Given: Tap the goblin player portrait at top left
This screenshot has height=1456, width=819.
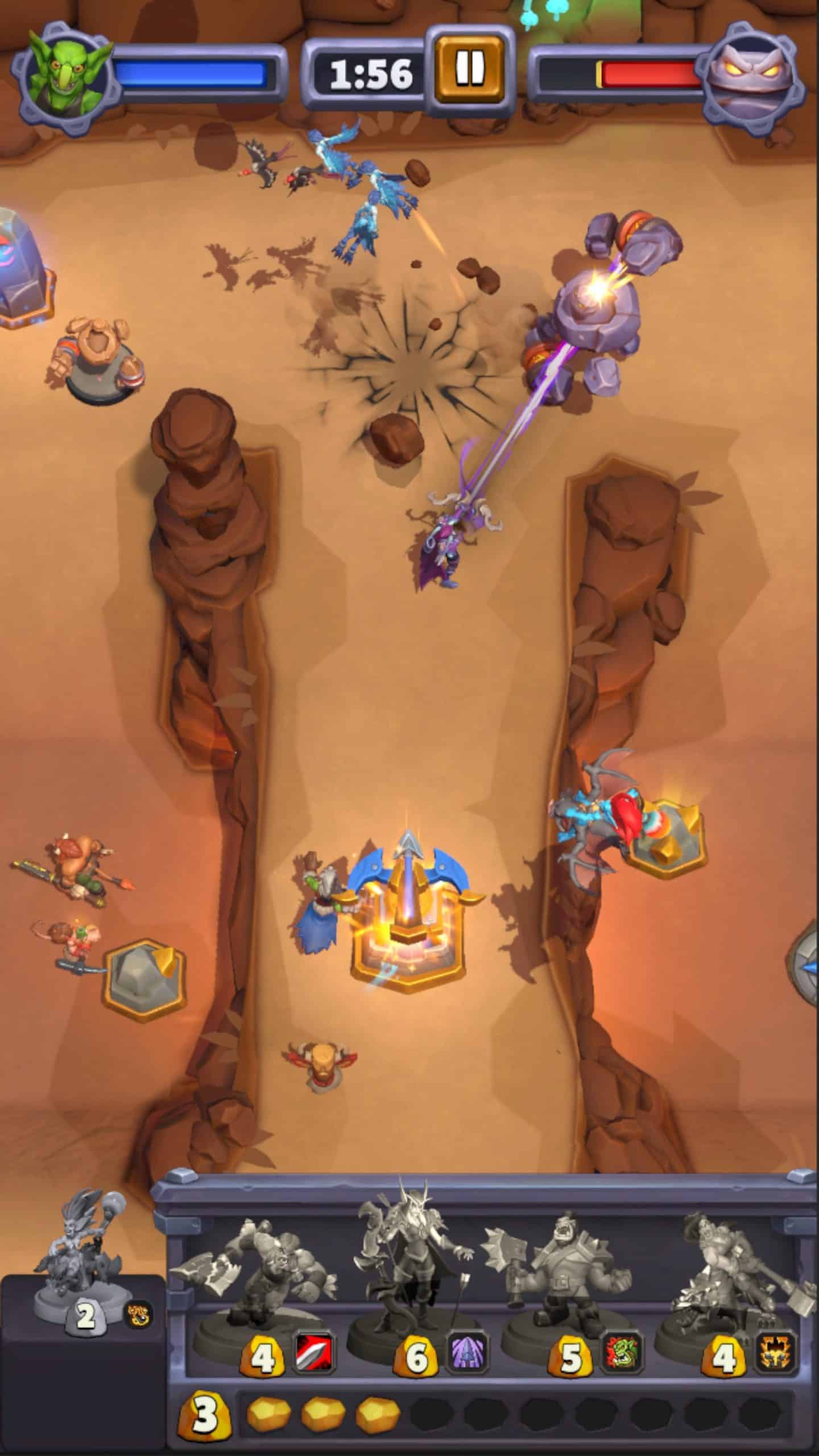Looking at the screenshot, I should (63, 71).
